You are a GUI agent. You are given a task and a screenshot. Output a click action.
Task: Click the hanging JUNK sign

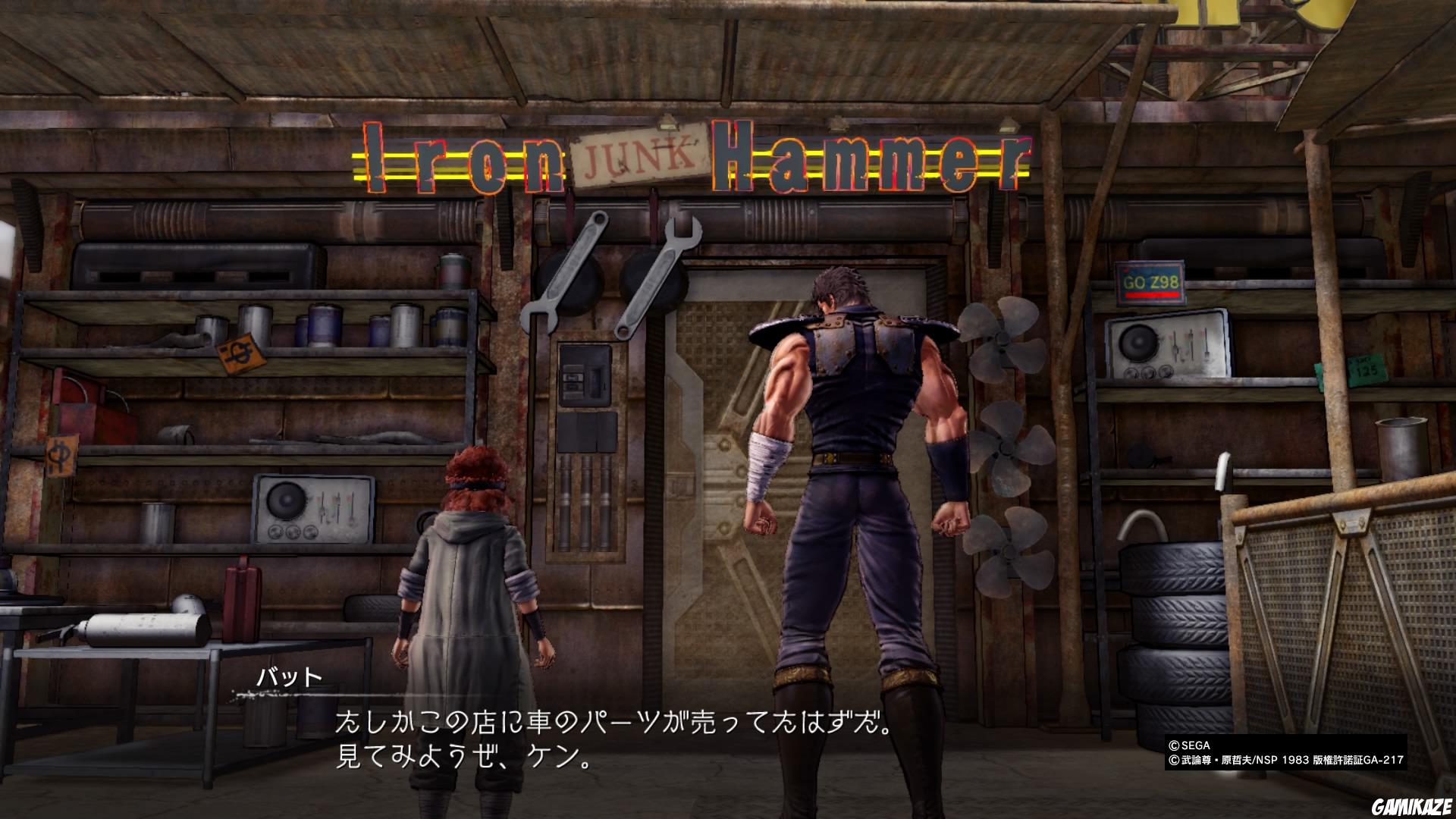(x=641, y=157)
